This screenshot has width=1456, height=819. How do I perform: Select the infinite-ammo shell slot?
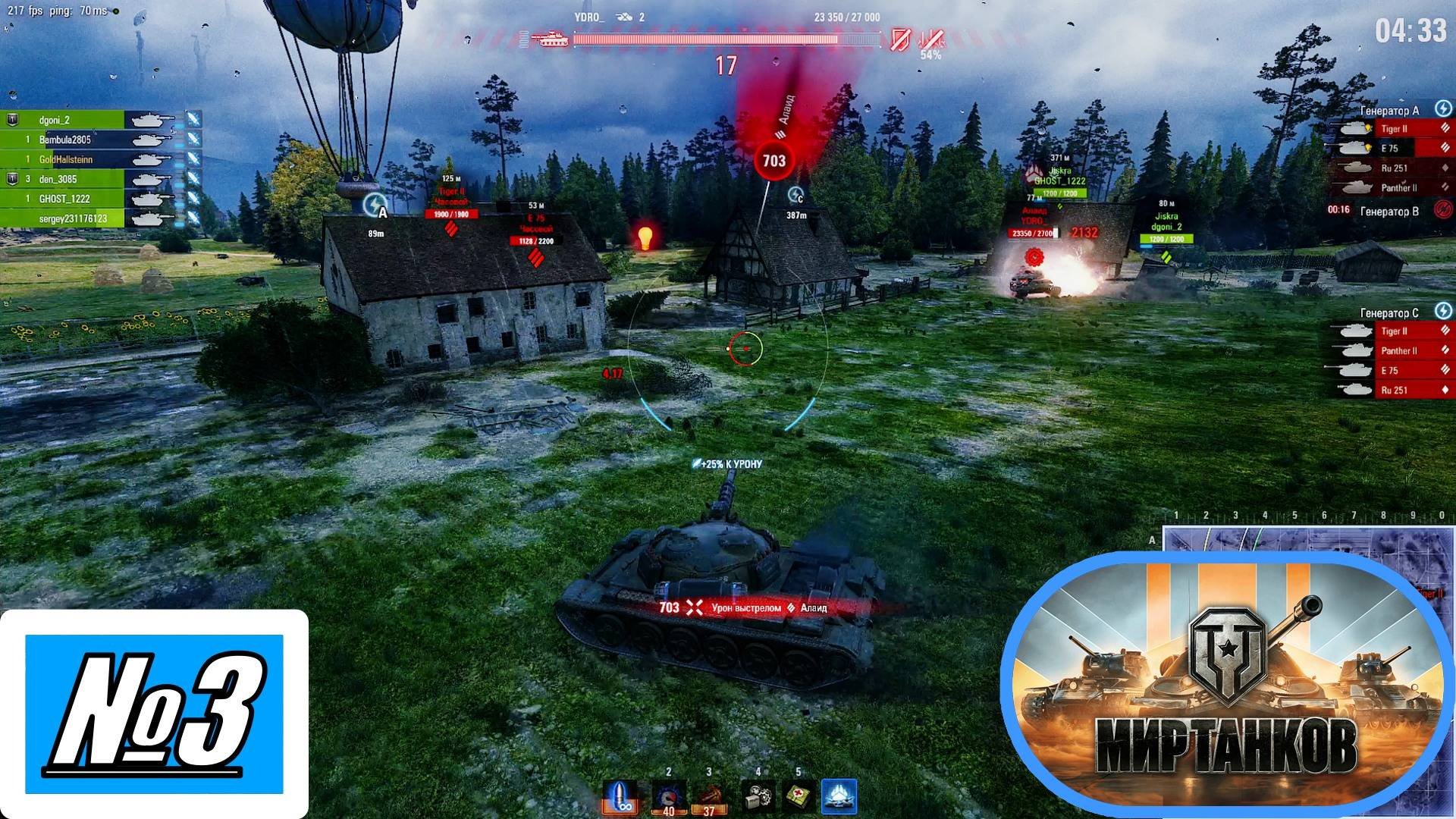pos(620,797)
